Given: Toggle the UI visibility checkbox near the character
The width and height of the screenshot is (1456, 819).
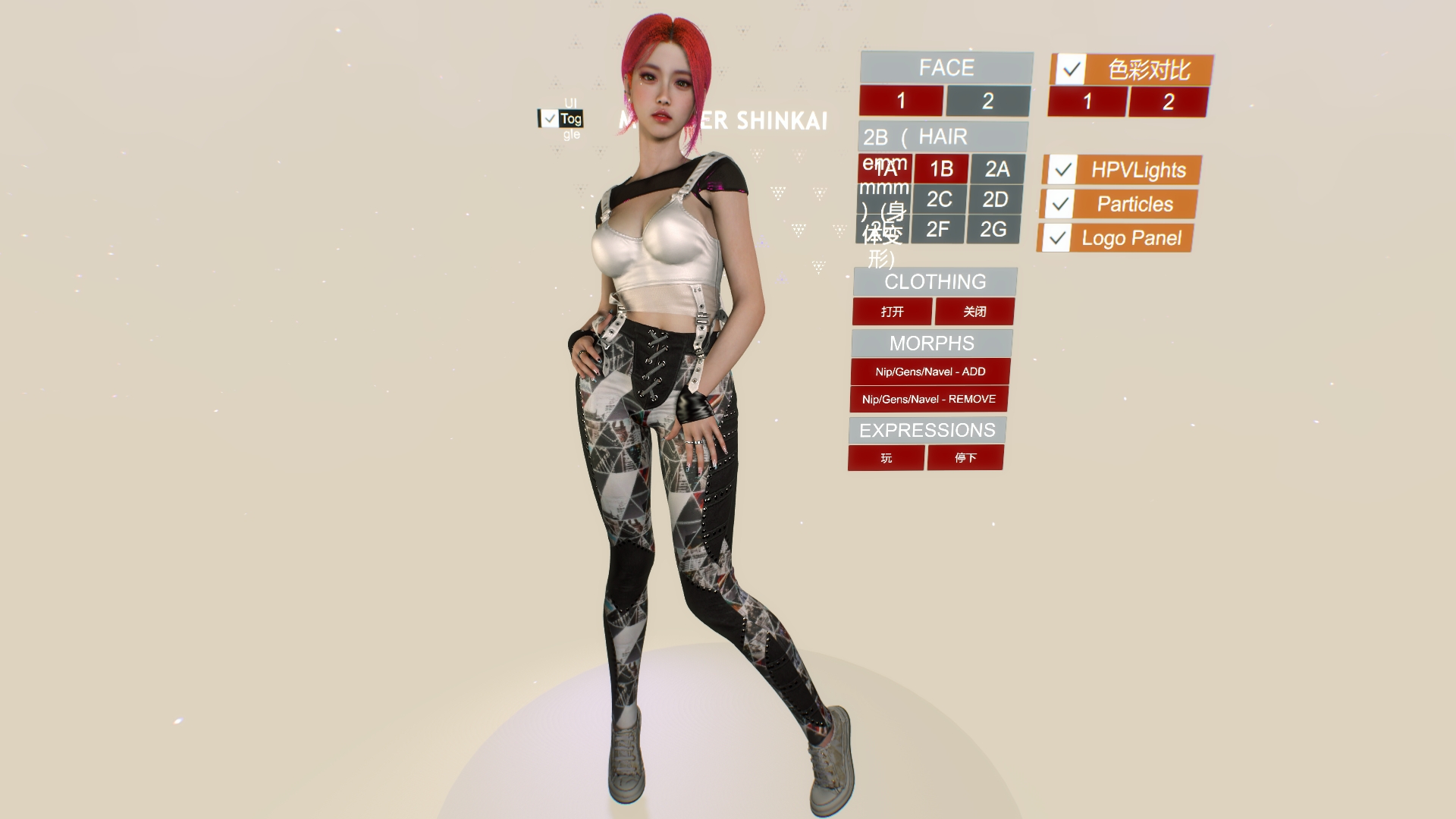Looking at the screenshot, I should tap(550, 118).
